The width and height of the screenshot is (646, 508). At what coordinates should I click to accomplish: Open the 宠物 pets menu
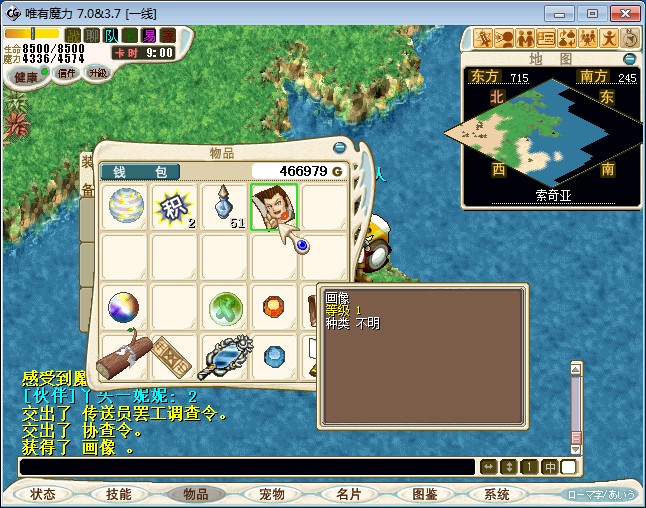click(x=272, y=494)
